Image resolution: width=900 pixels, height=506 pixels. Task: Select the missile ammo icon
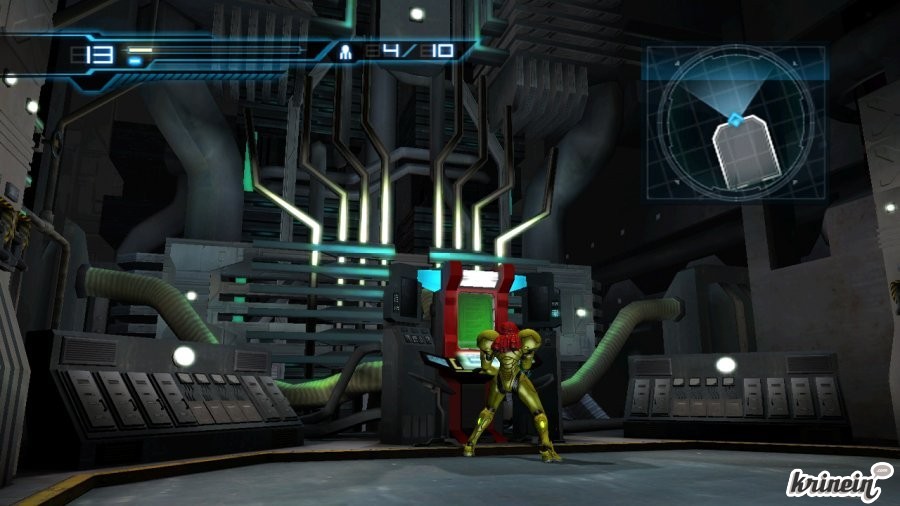pos(346,50)
